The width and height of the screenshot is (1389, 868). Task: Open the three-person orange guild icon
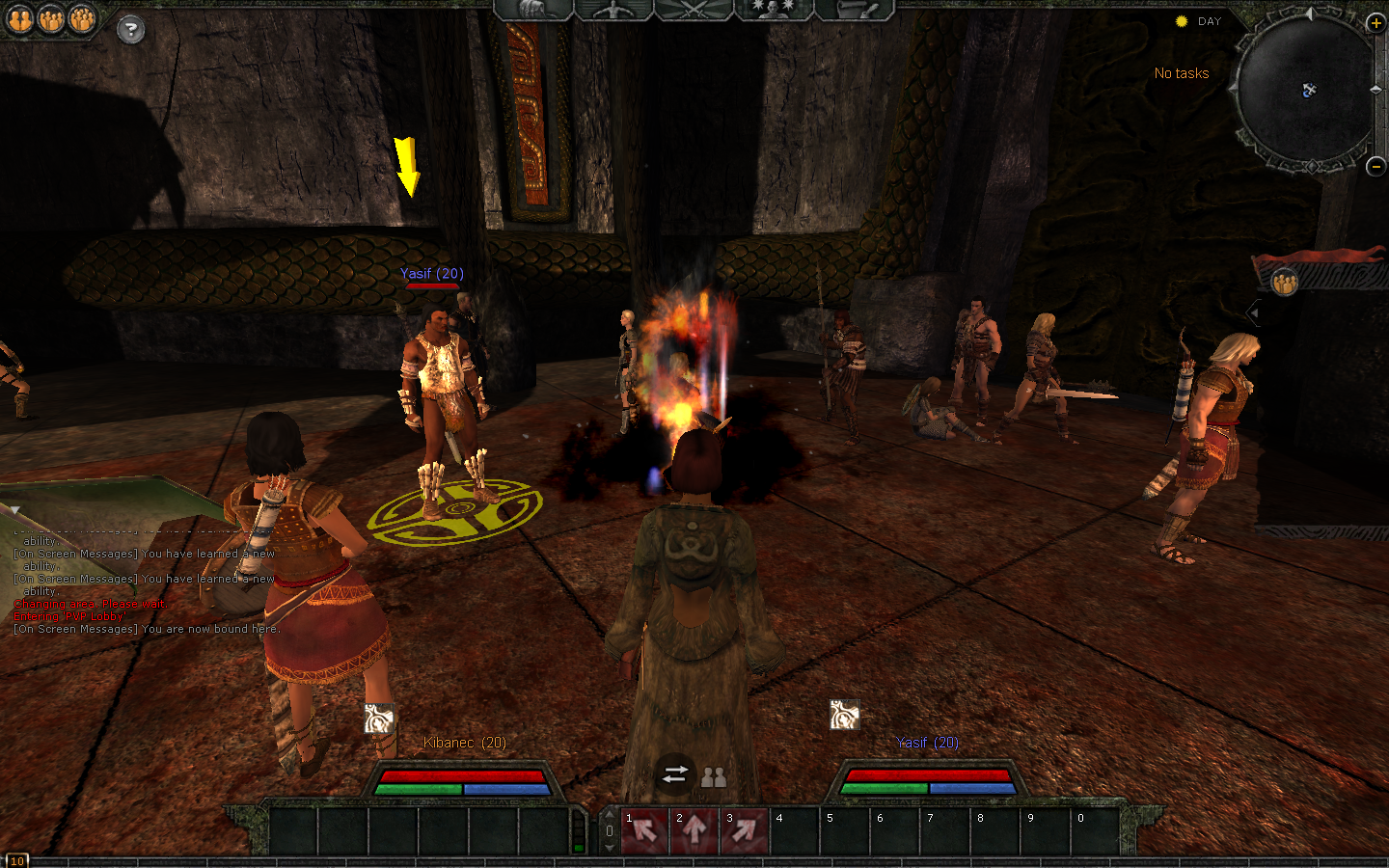pos(82,19)
